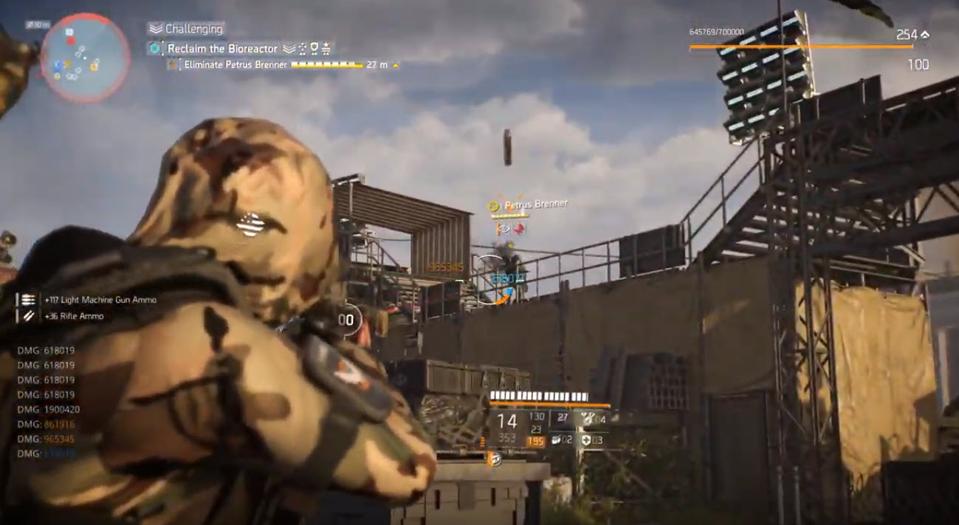Click the armor kit icon
The width and height of the screenshot is (959, 525).
click(x=589, y=440)
